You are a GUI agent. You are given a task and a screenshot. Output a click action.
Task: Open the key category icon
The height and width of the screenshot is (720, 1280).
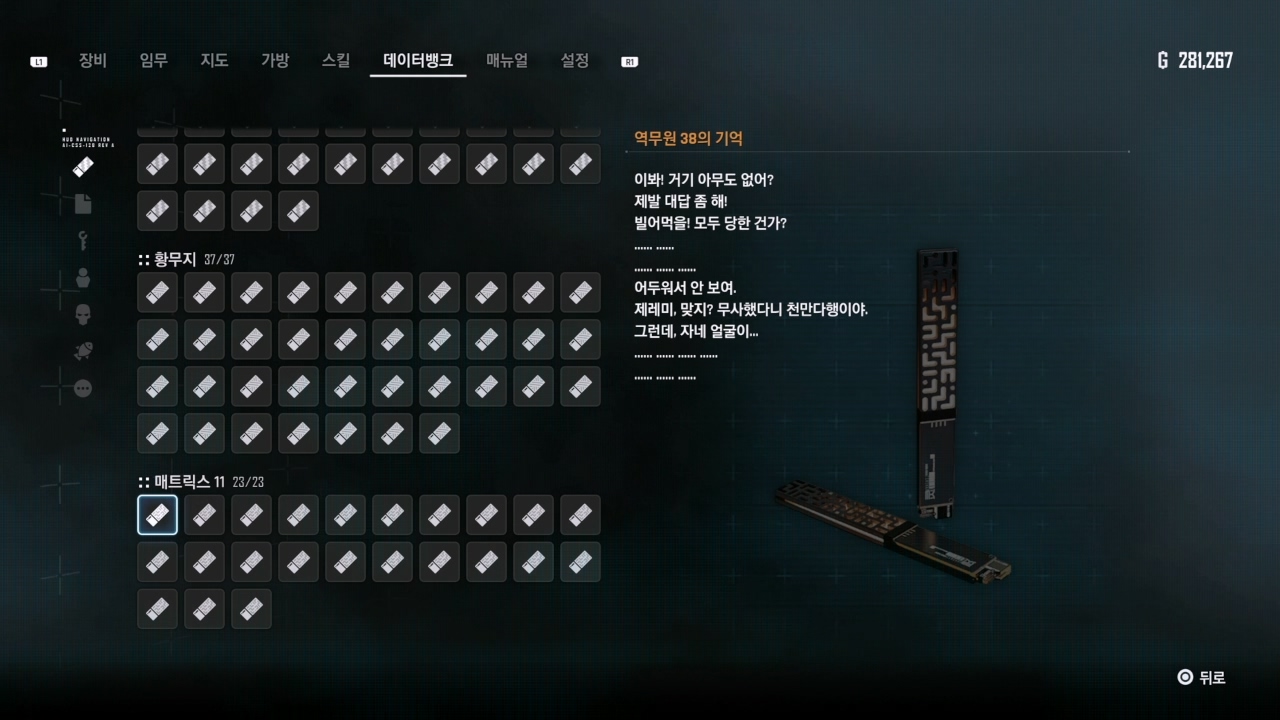point(83,241)
